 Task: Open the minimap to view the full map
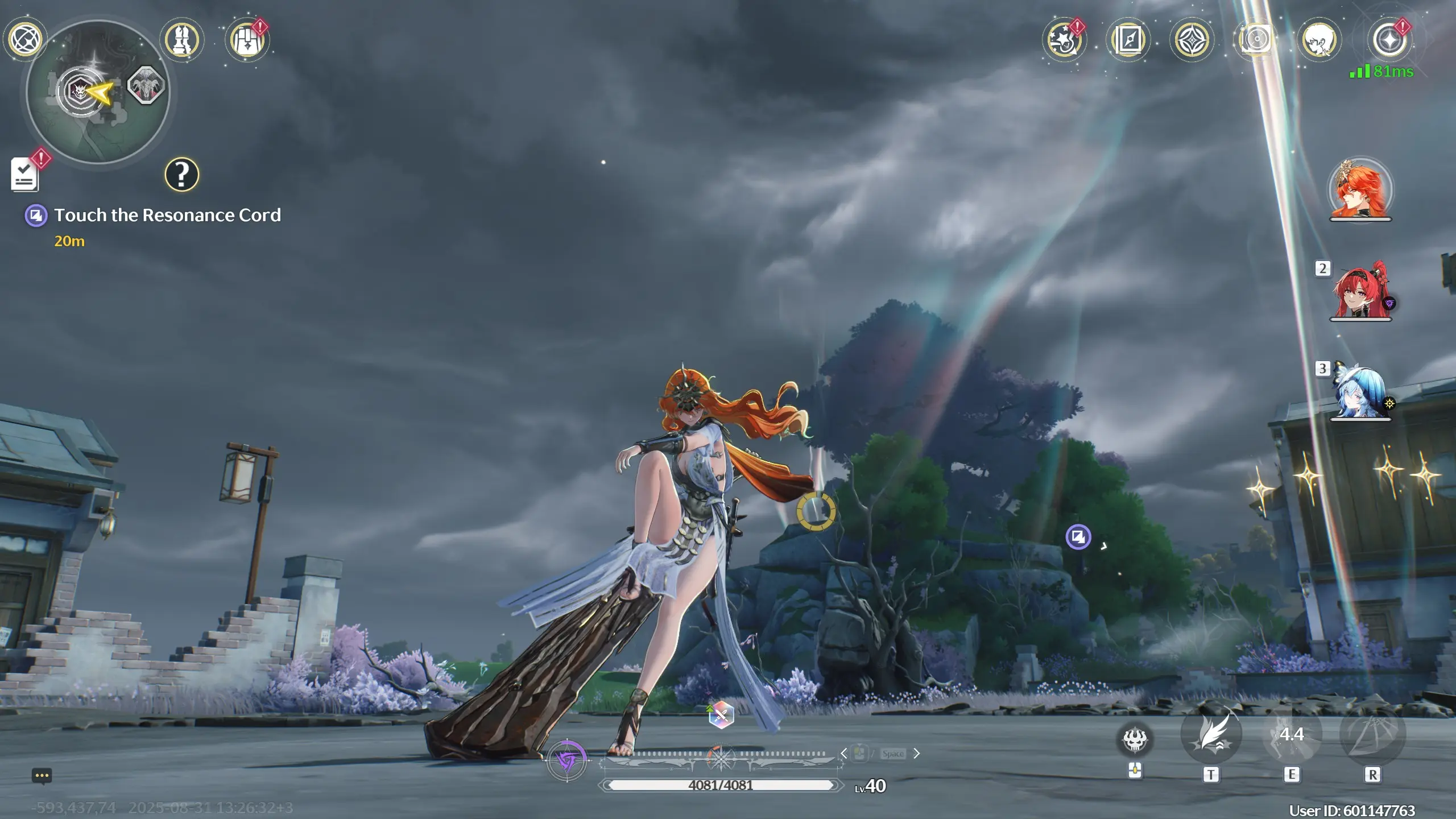pyautogui.click(x=98, y=92)
